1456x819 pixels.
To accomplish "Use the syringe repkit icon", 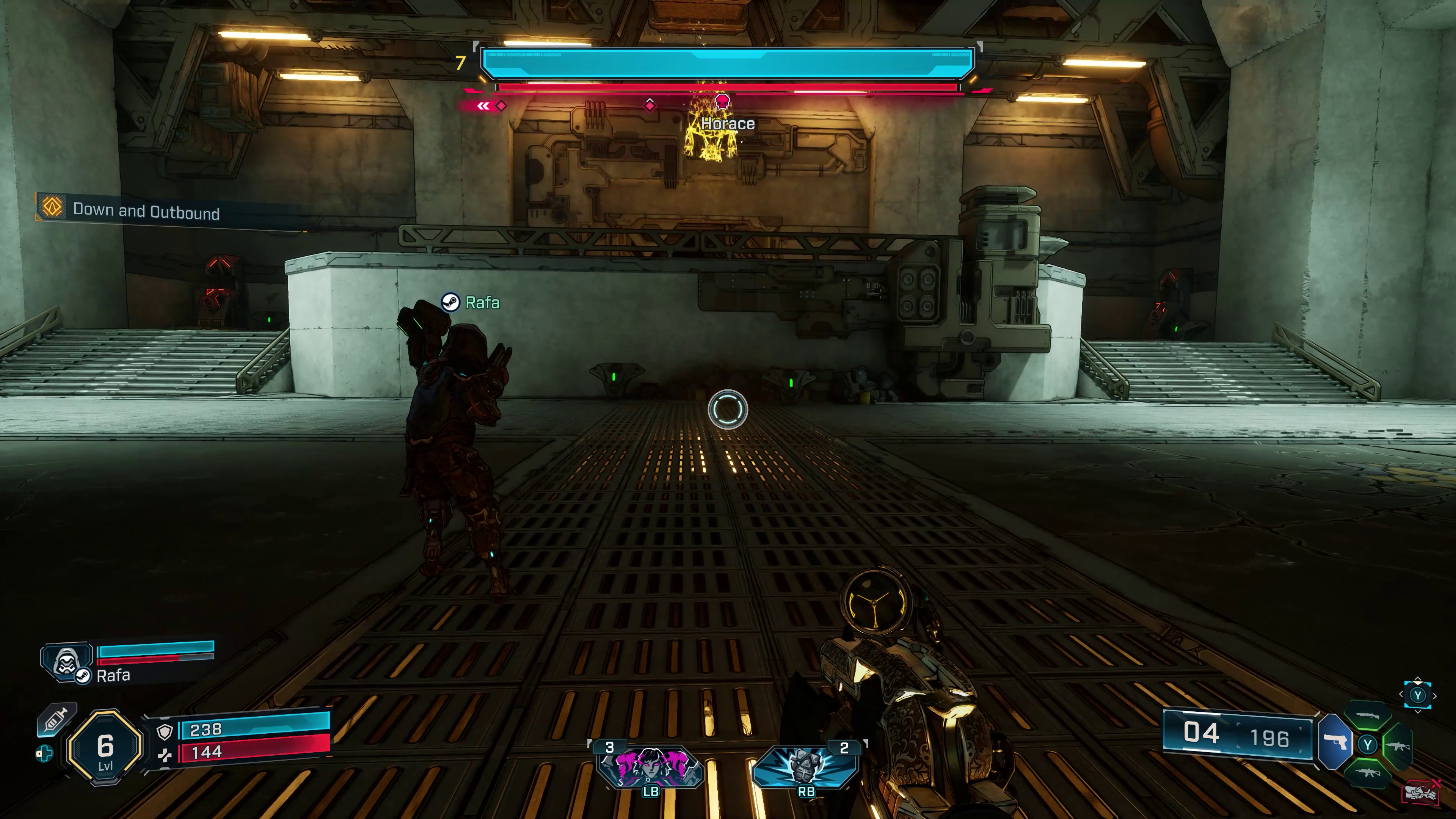I will pos(56,721).
